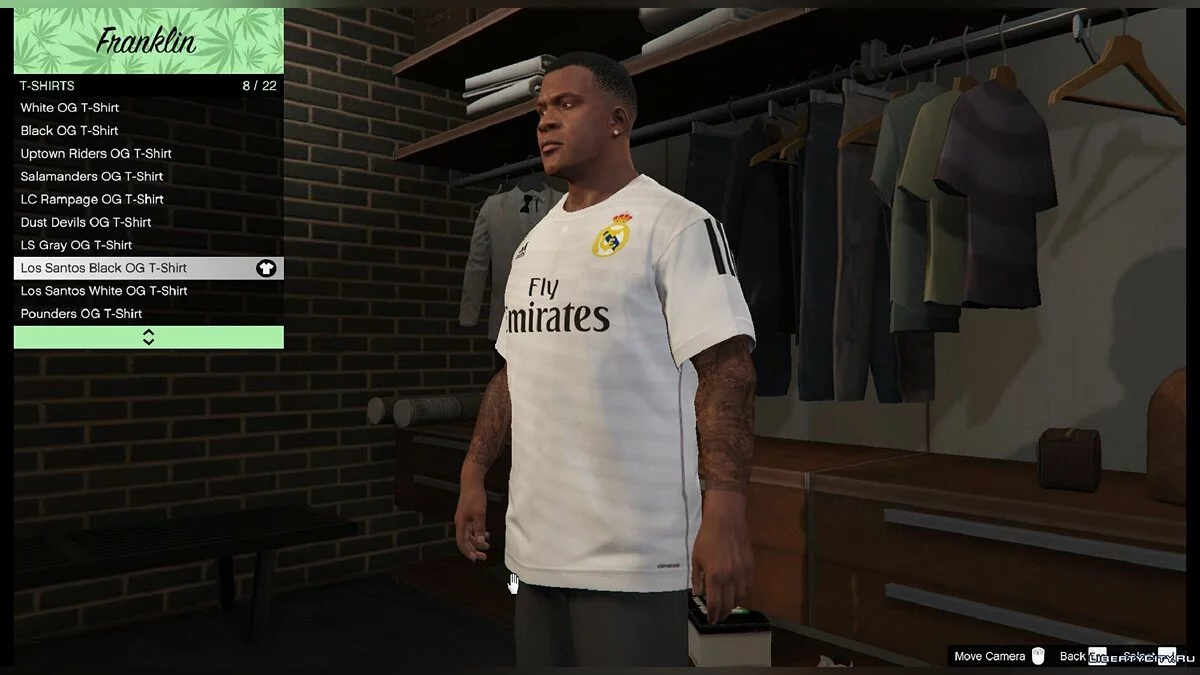This screenshot has width=1200, height=675.
Task: Pick the LS Gray OG T-Shirt
Action: click(x=148, y=245)
